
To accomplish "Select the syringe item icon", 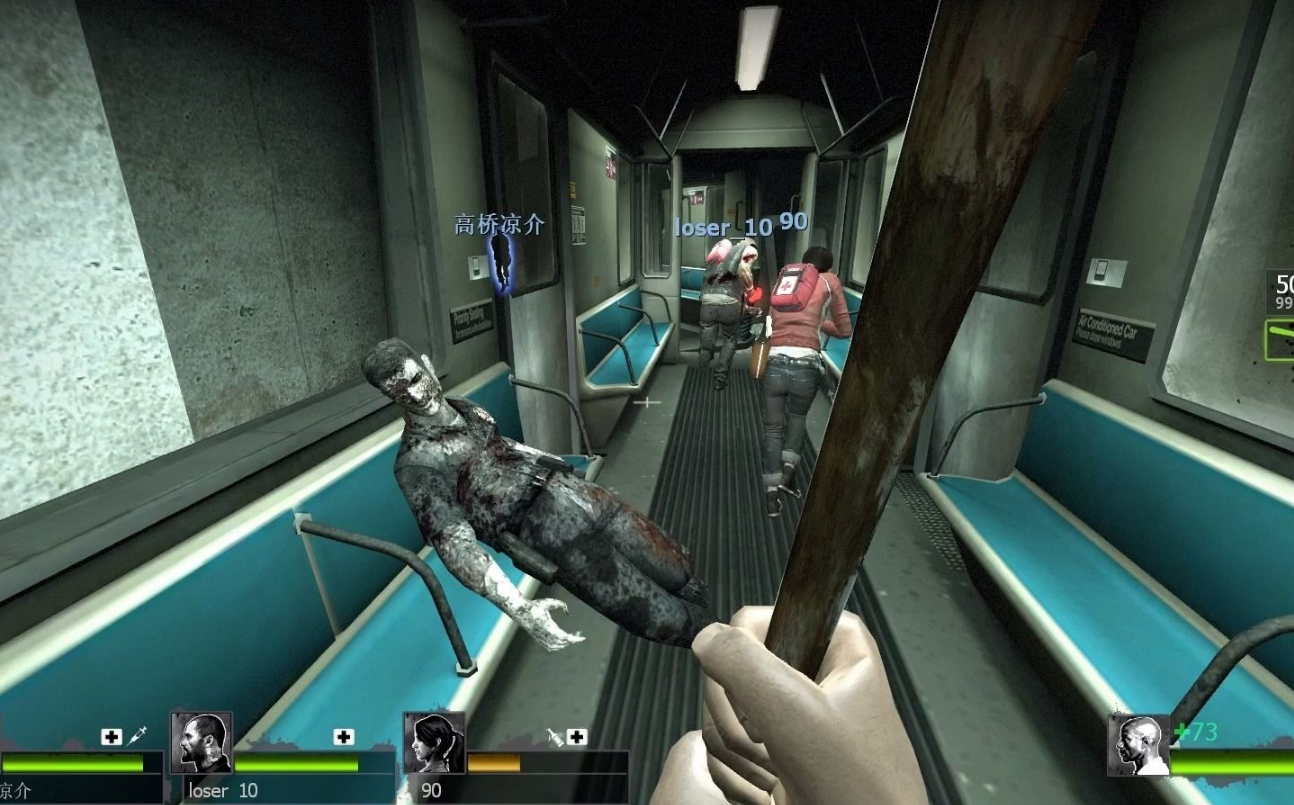I will (137, 736).
